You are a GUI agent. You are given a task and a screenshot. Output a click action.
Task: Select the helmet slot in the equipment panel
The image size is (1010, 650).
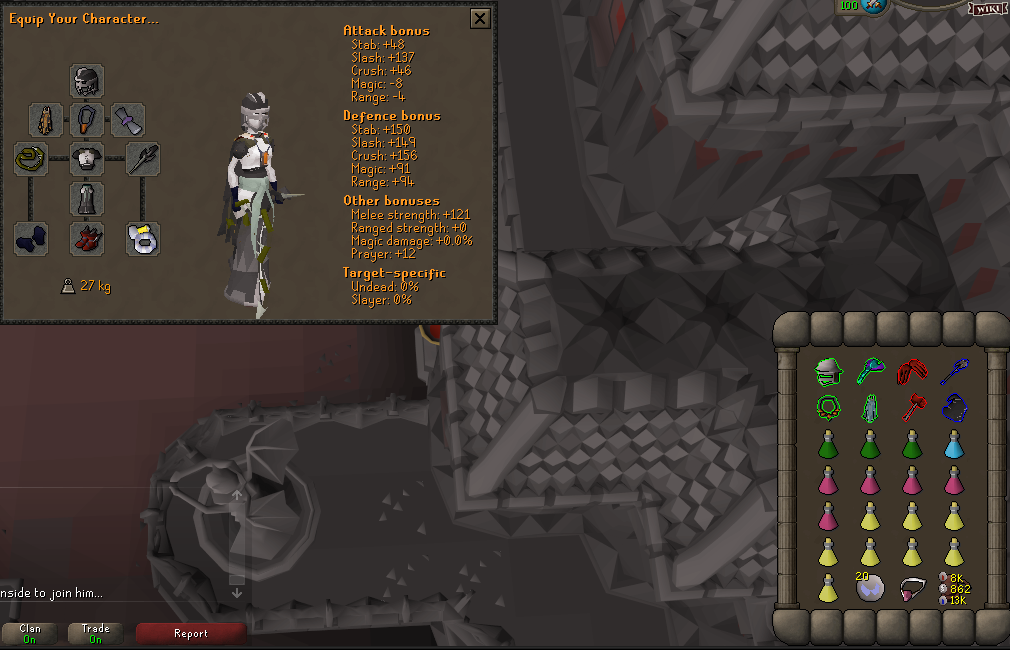click(88, 81)
